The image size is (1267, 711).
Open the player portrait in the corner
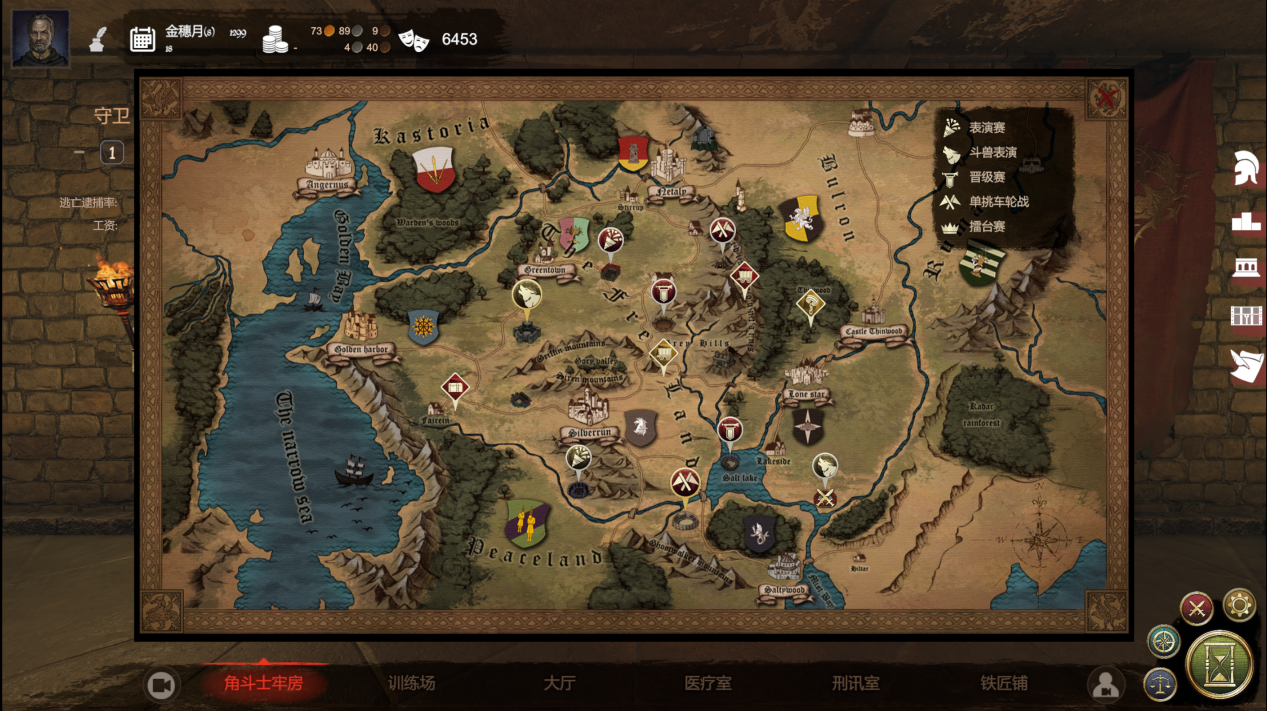(40, 38)
